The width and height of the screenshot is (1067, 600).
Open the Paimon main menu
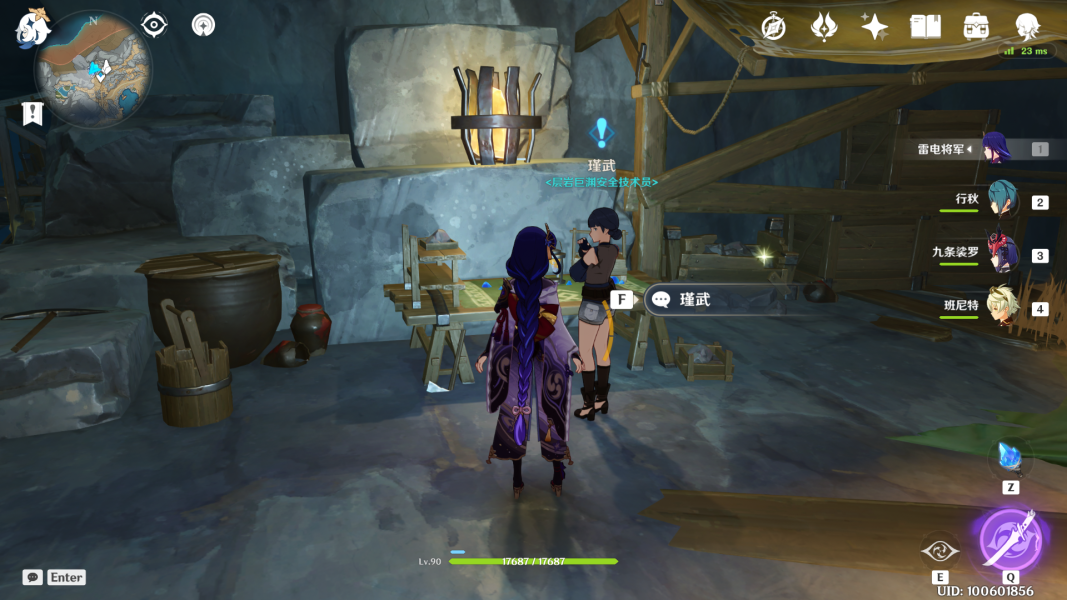tap(33, 29)
